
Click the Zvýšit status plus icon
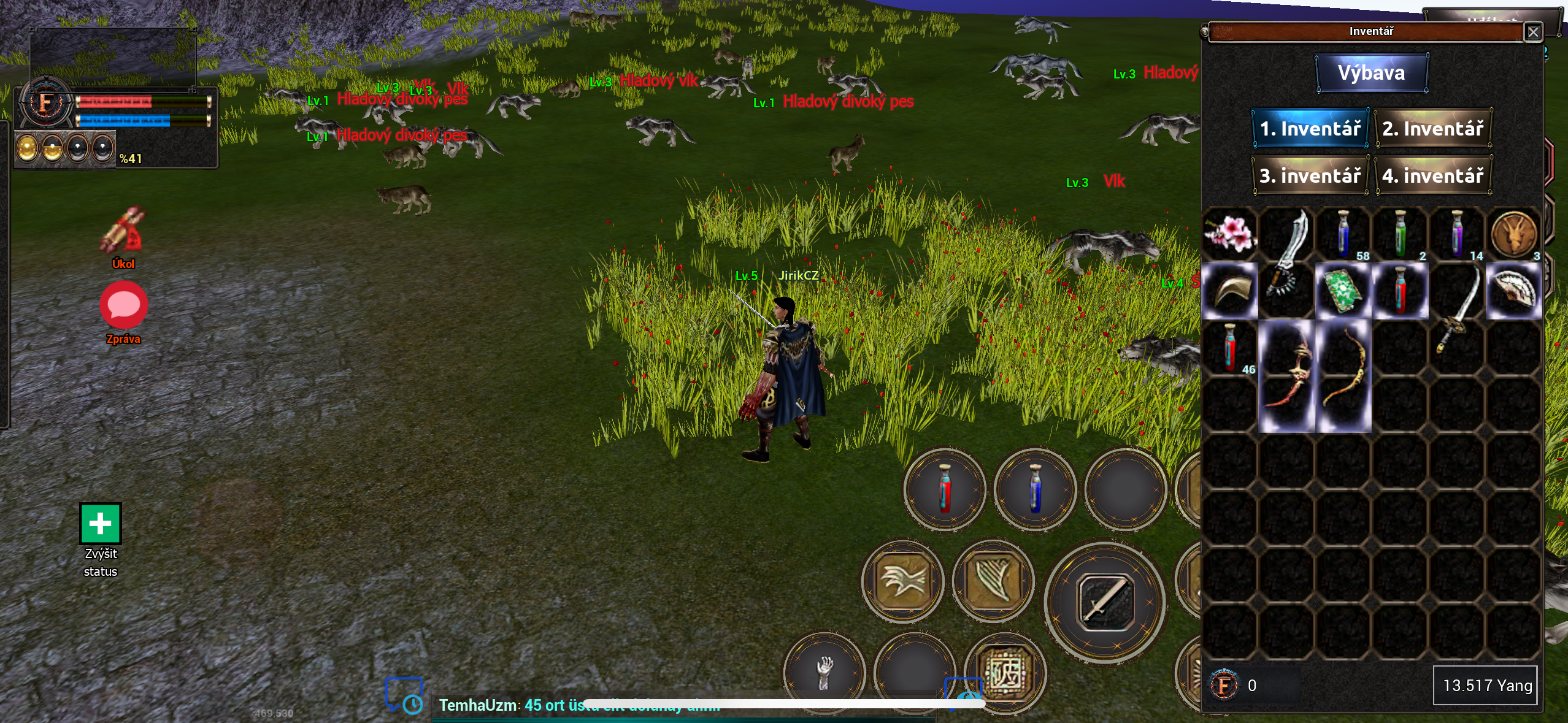pos(99,523)
